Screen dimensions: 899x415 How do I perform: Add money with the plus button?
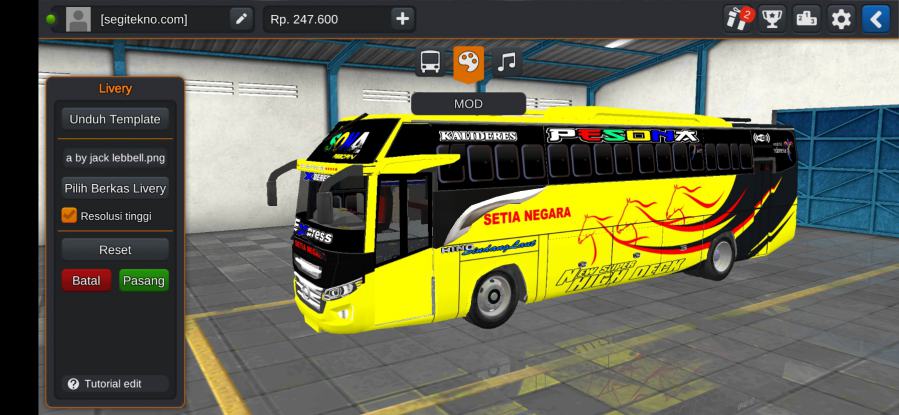[401, 18]
